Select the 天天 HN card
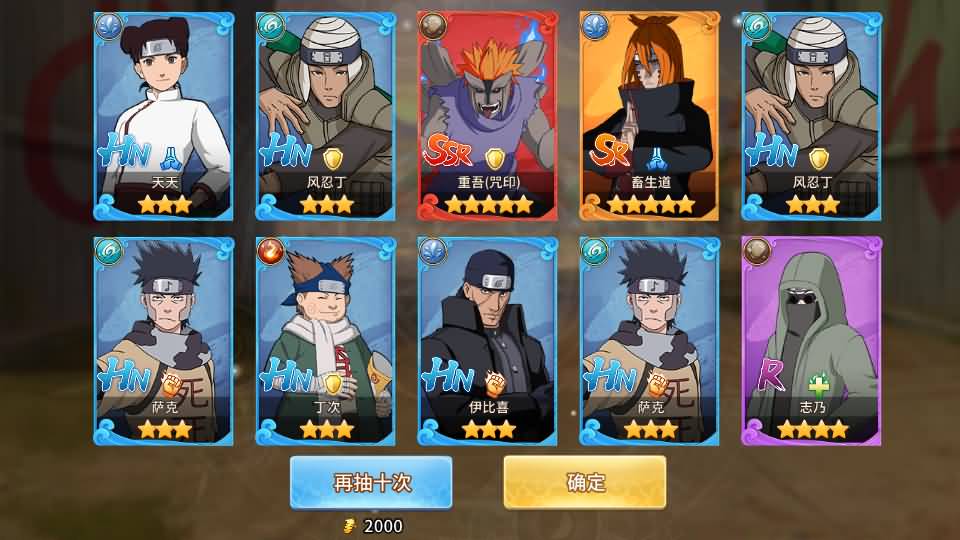Viewport: 960px width, 540px height. point(164,116)
